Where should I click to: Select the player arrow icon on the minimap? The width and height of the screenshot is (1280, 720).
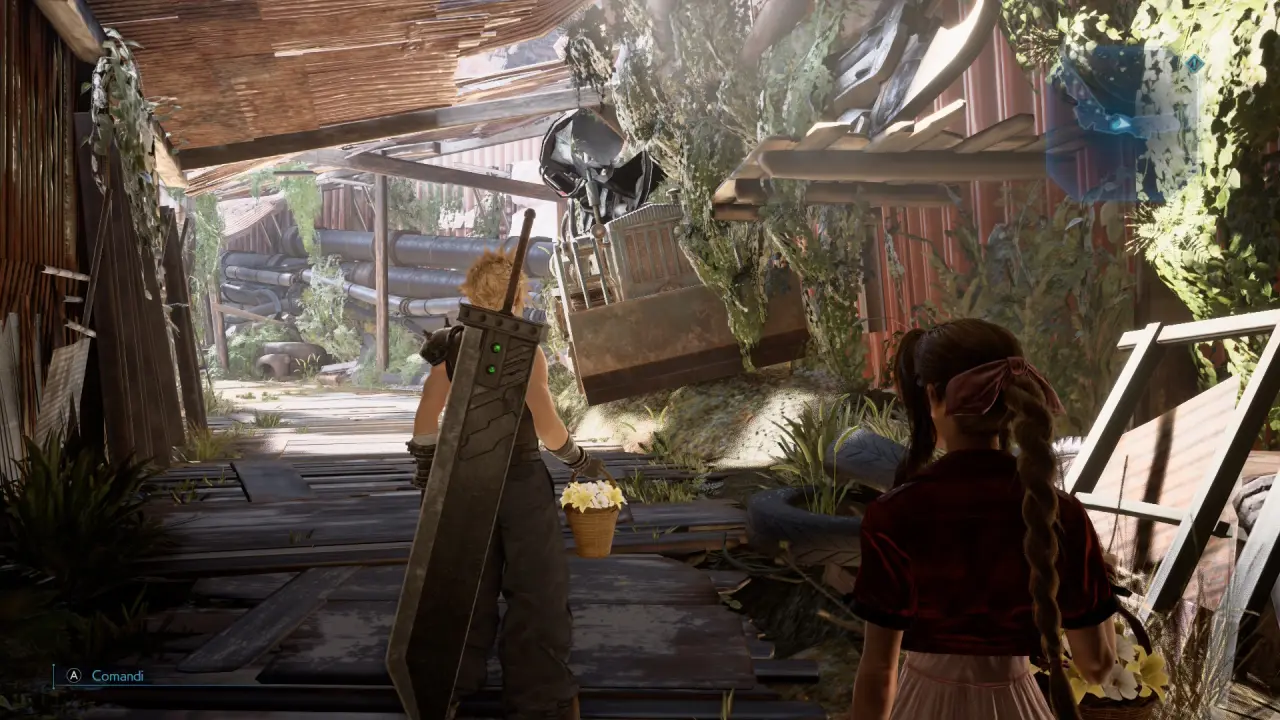1120,122
